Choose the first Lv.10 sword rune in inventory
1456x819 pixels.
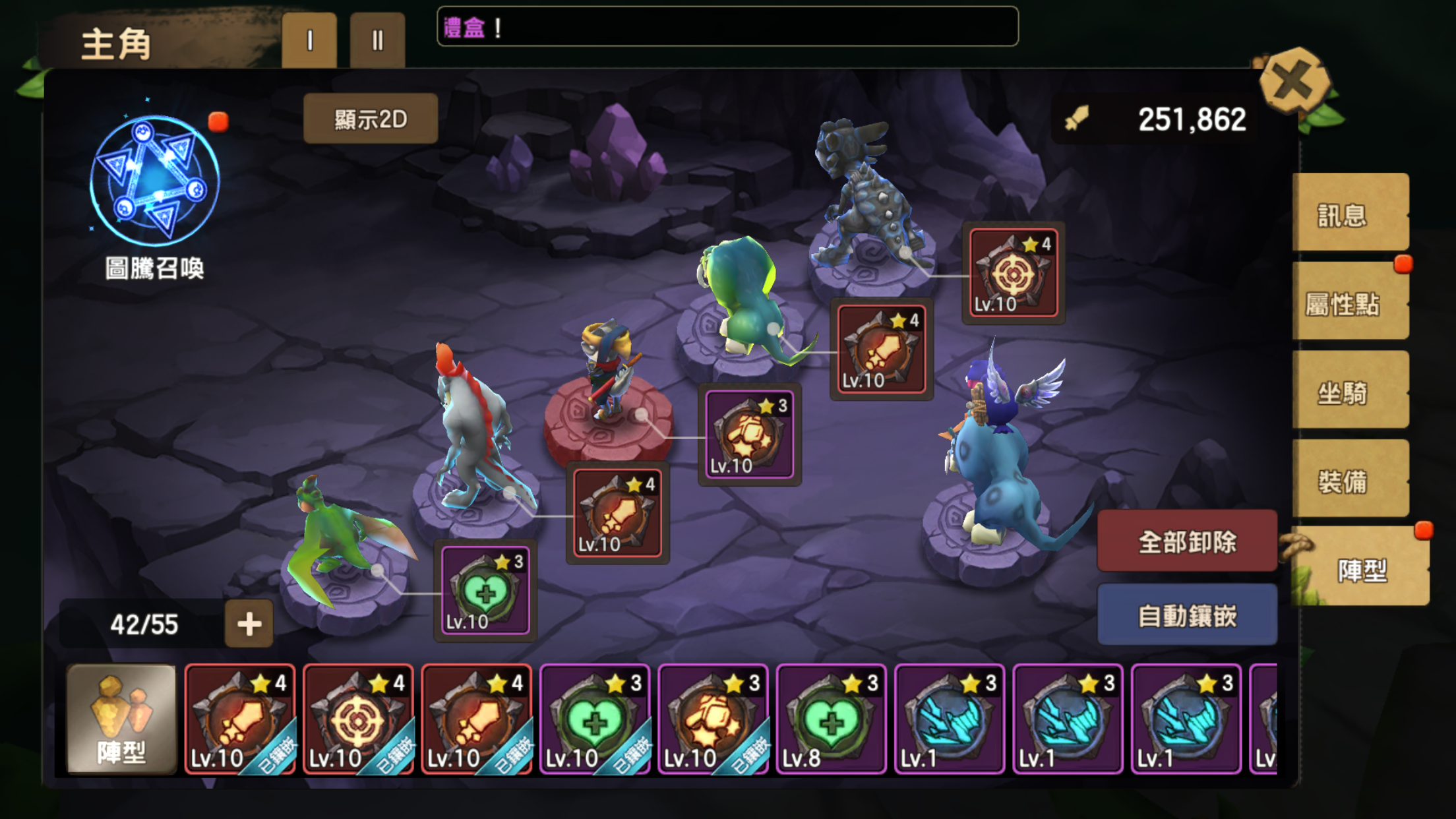pyautogui.click(x=239, y=719)
